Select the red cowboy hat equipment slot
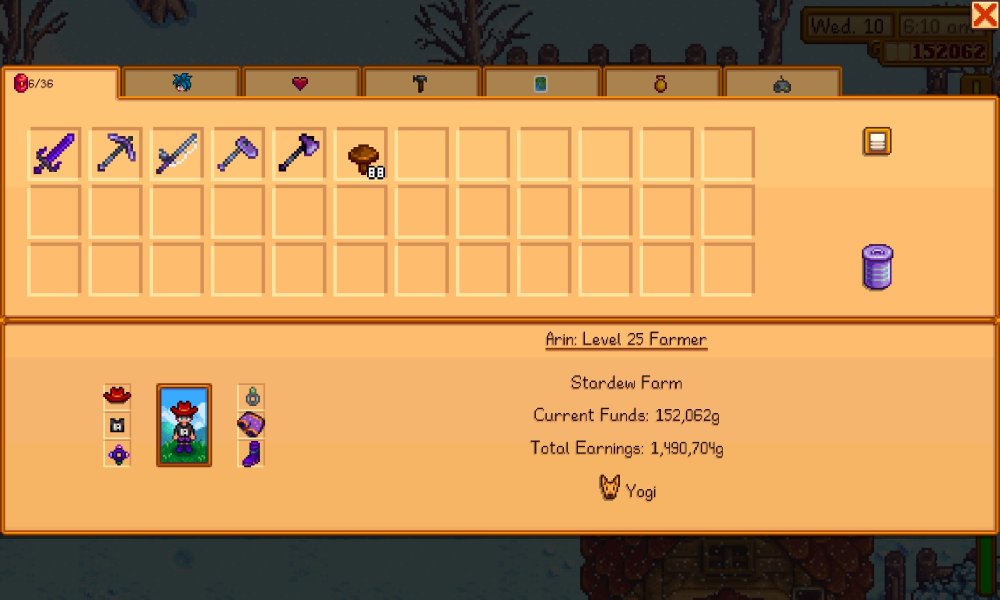 tap(118, 395)
